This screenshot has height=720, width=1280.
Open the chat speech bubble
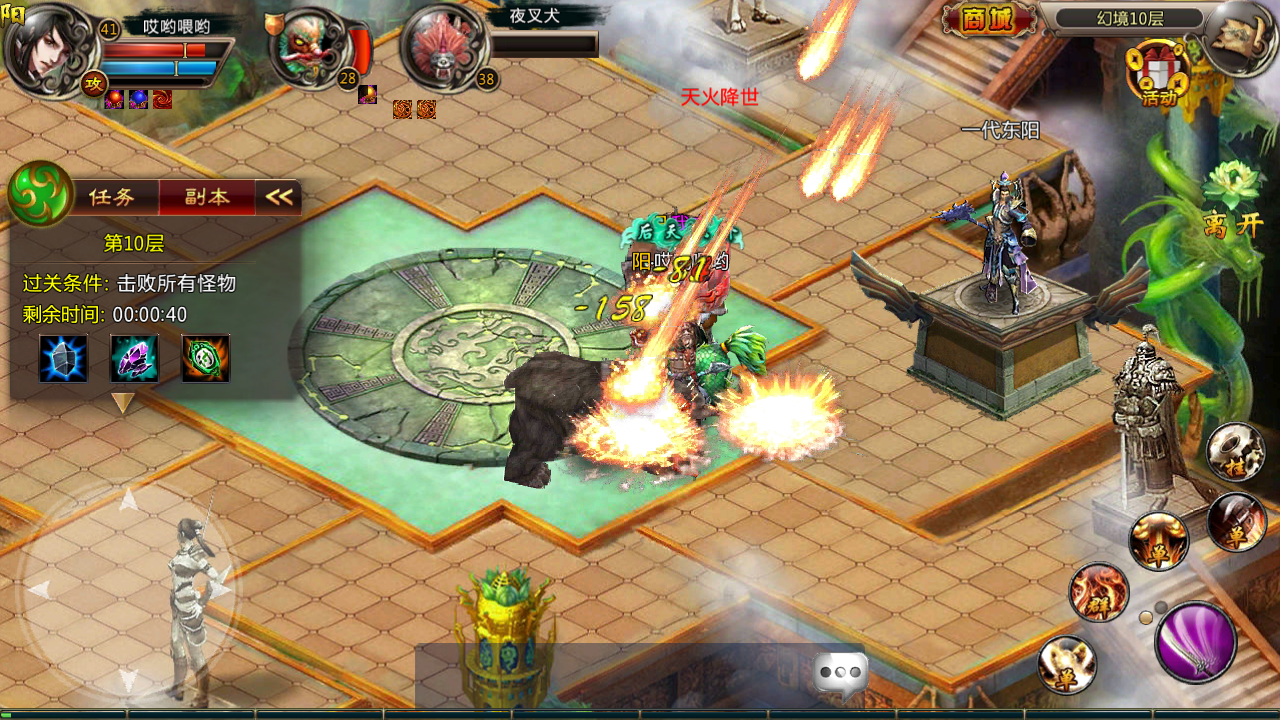840,673
